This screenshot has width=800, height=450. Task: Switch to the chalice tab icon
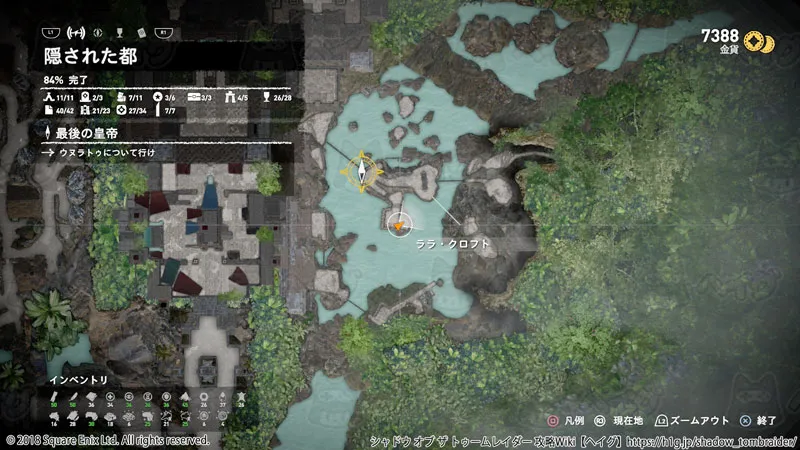click(119, 32)
